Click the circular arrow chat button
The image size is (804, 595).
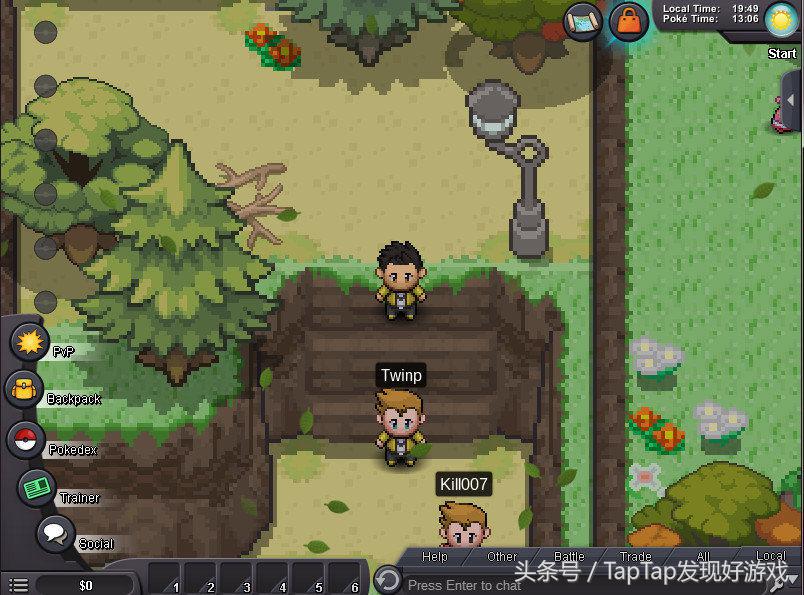pos(387,579)
